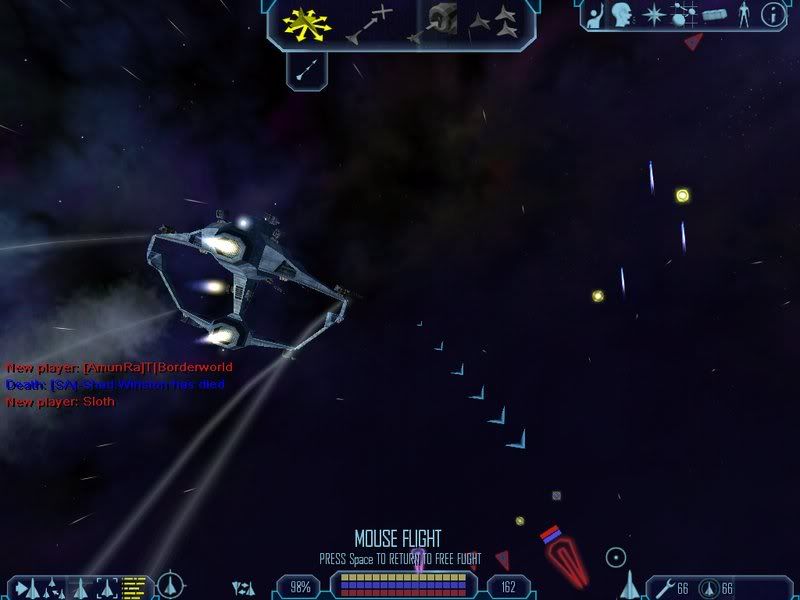800x600 pixels.
Task: Open the waving pilot status icon
Action: coord(593,15)
